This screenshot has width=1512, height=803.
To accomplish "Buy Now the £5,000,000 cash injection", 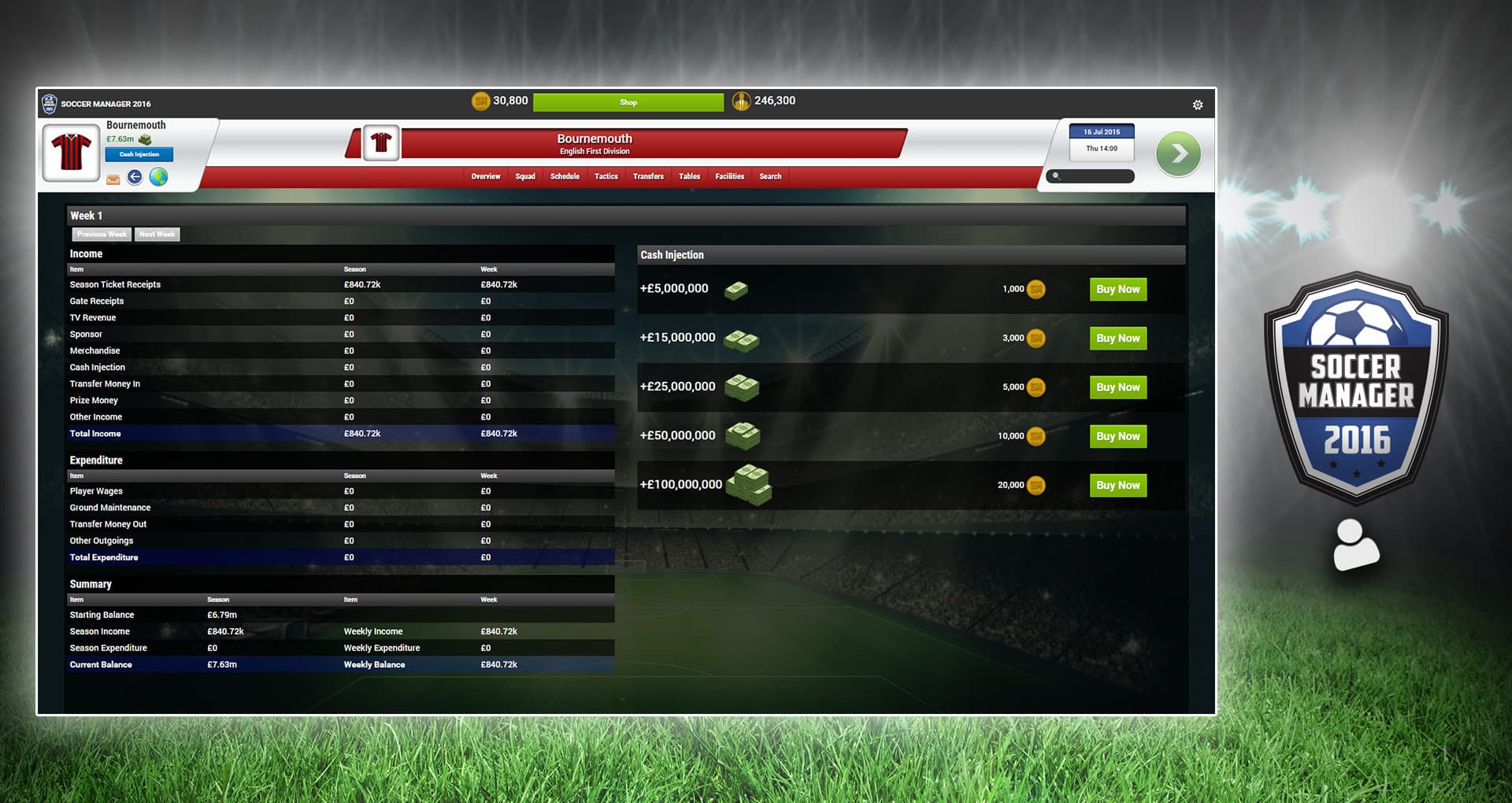I will pos(1117,289).
